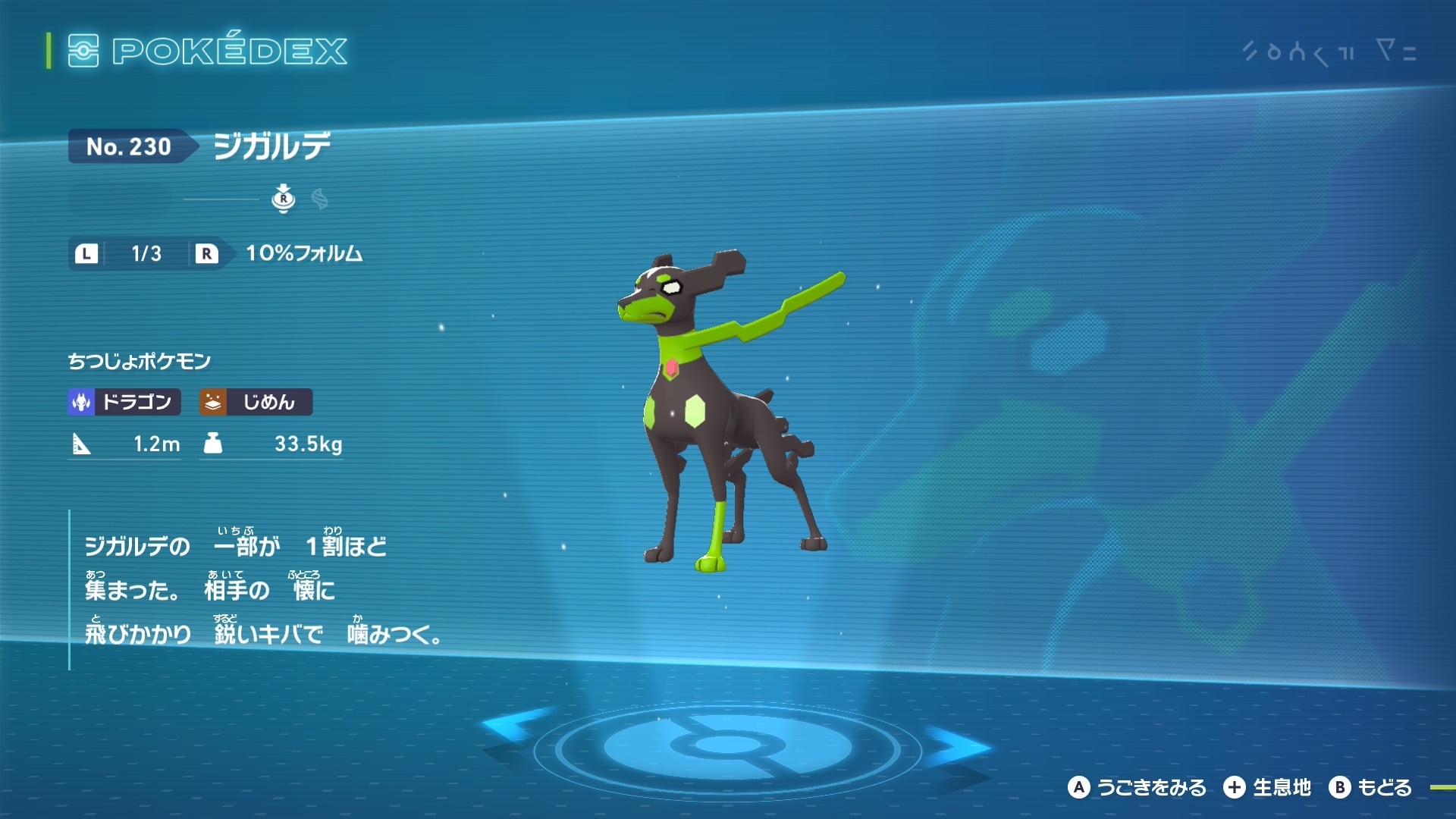Image resolution: width=1456 pixels, height=819 pixels.
Task: Switch form using the 10%フォルム selector
Action: click(x=303, y=253)
